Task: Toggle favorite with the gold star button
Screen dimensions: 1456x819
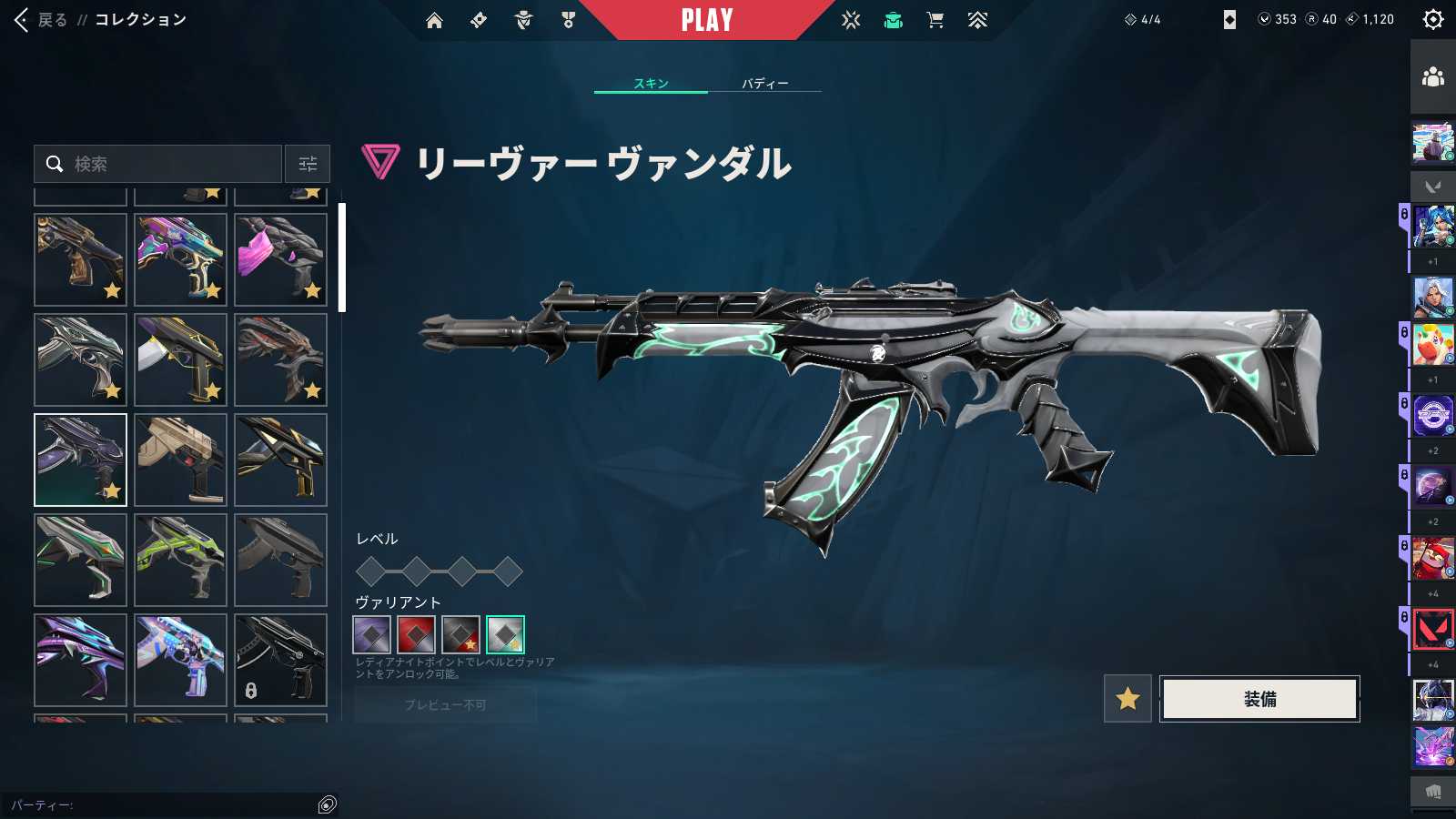Action: coord(1127,699)
